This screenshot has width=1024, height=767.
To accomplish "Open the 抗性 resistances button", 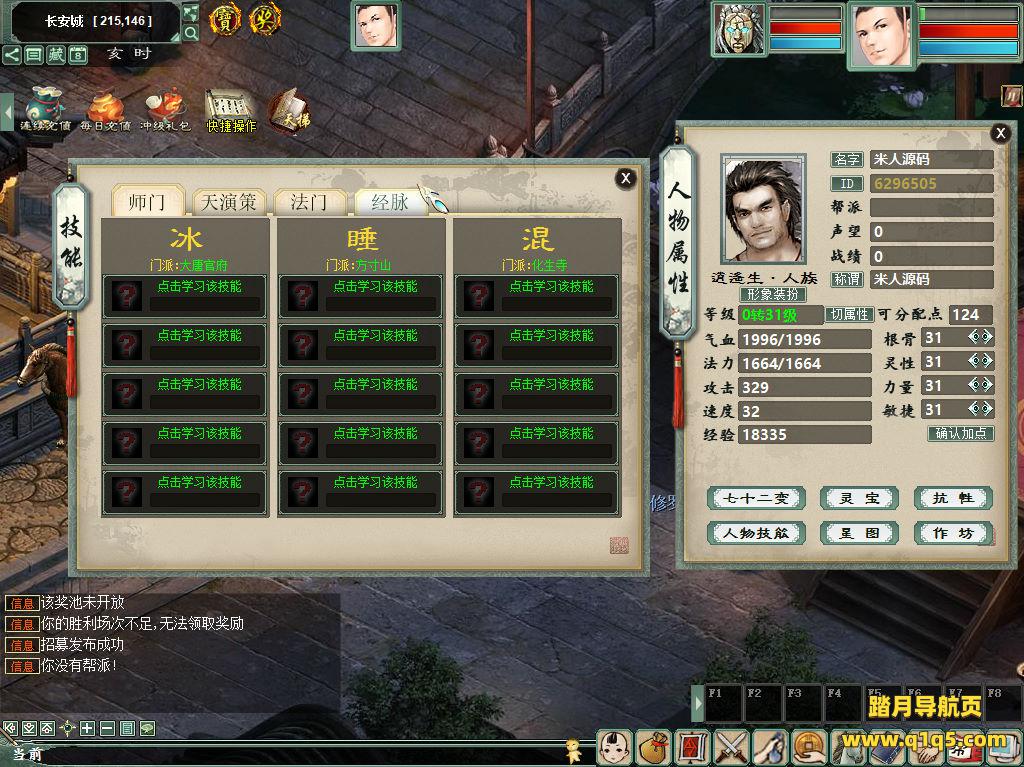I will (x=952, y=498).
